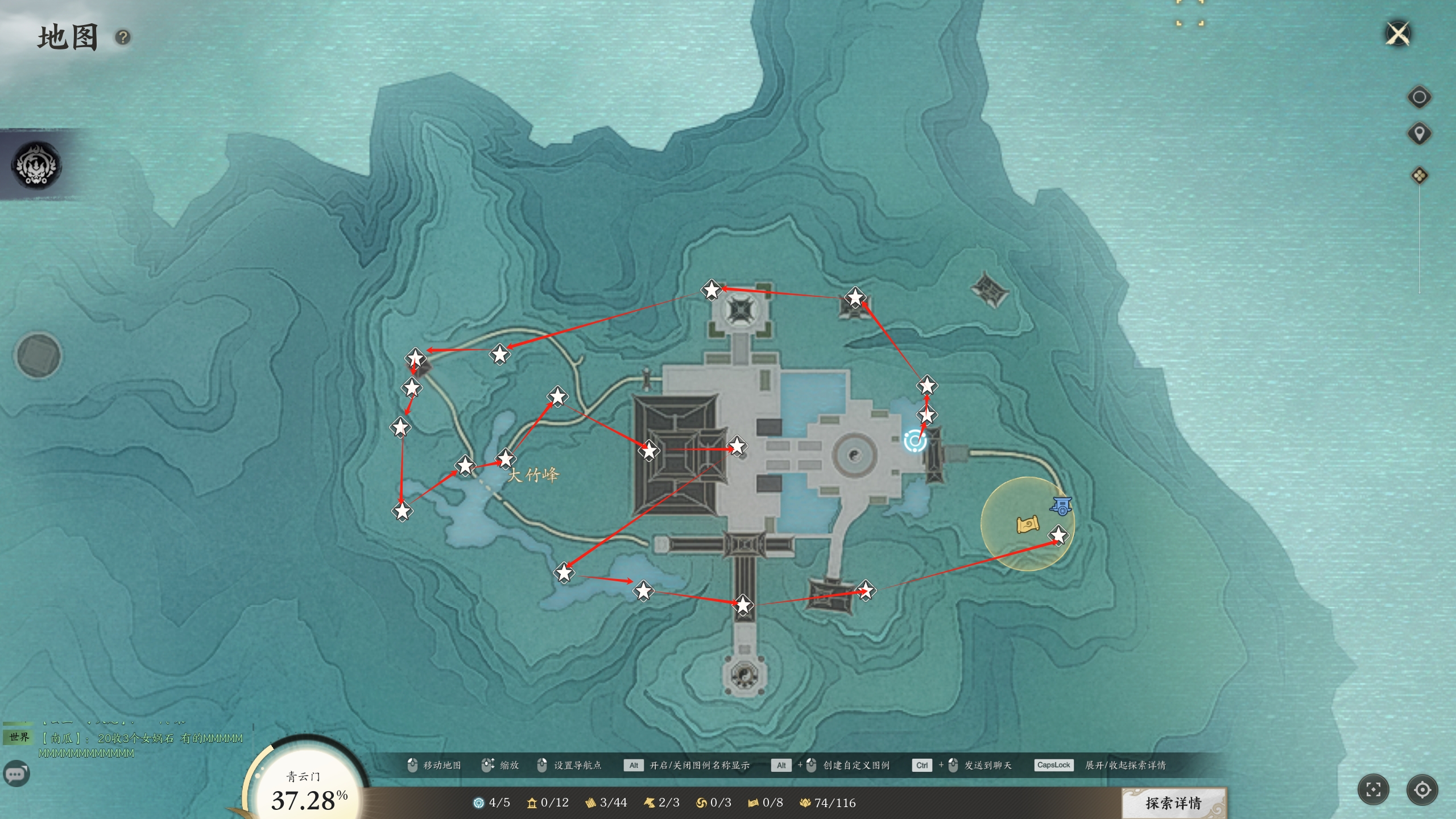Screen dimensions: 1456x819
Task: Open the demon mask boss panel
Action: click(37, 166)
